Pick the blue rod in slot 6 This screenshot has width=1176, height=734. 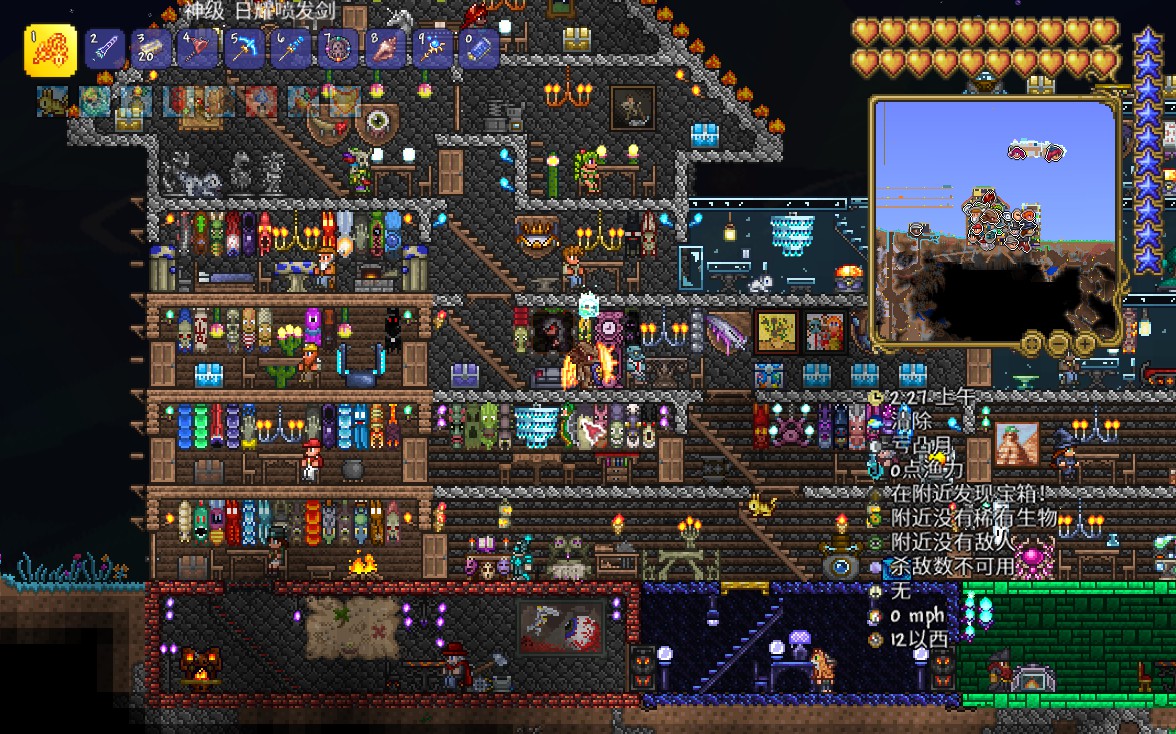click(291, 48)
